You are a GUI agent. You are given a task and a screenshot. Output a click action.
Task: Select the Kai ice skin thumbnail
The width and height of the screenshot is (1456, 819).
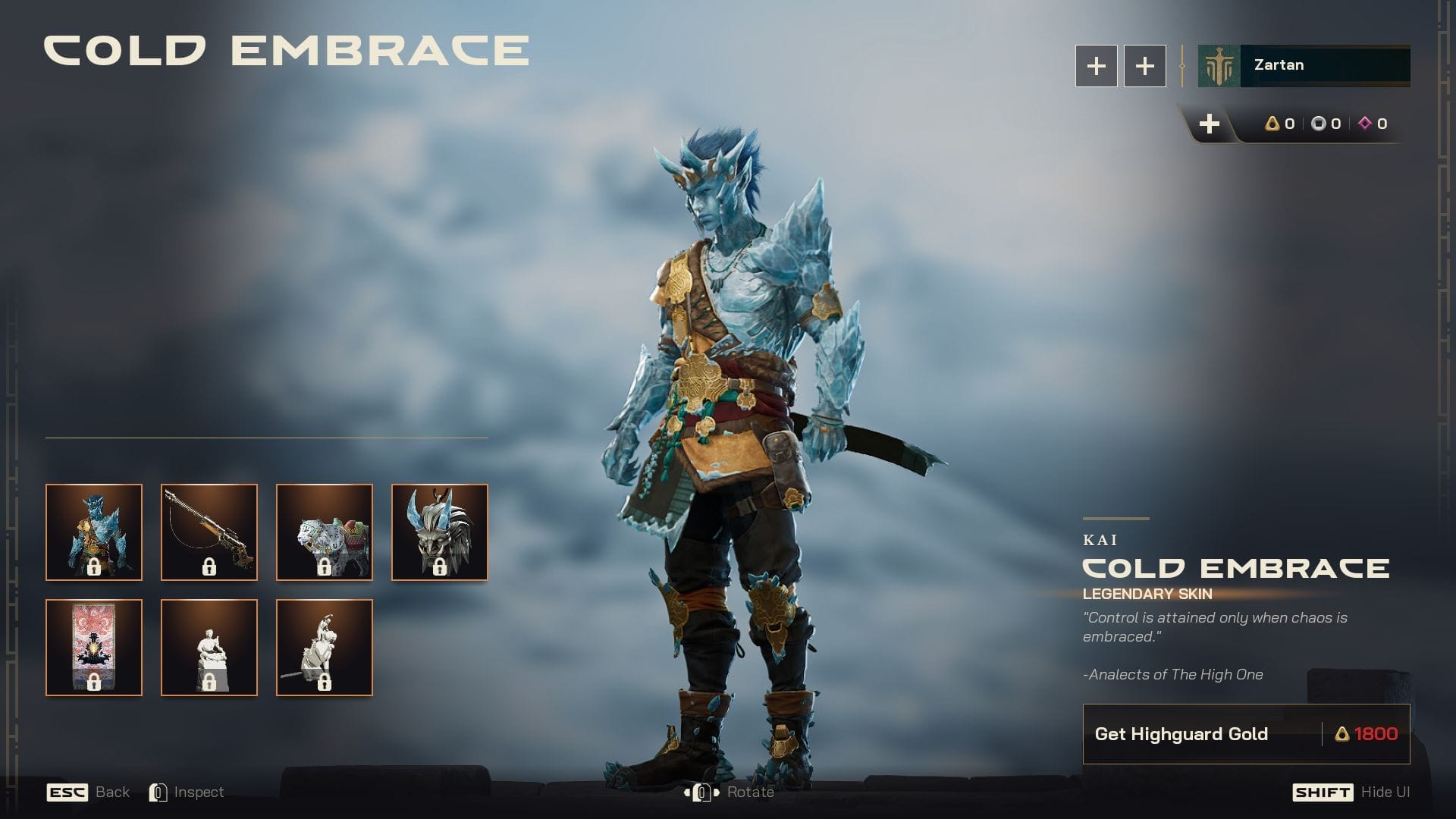(x=94, y=532)
